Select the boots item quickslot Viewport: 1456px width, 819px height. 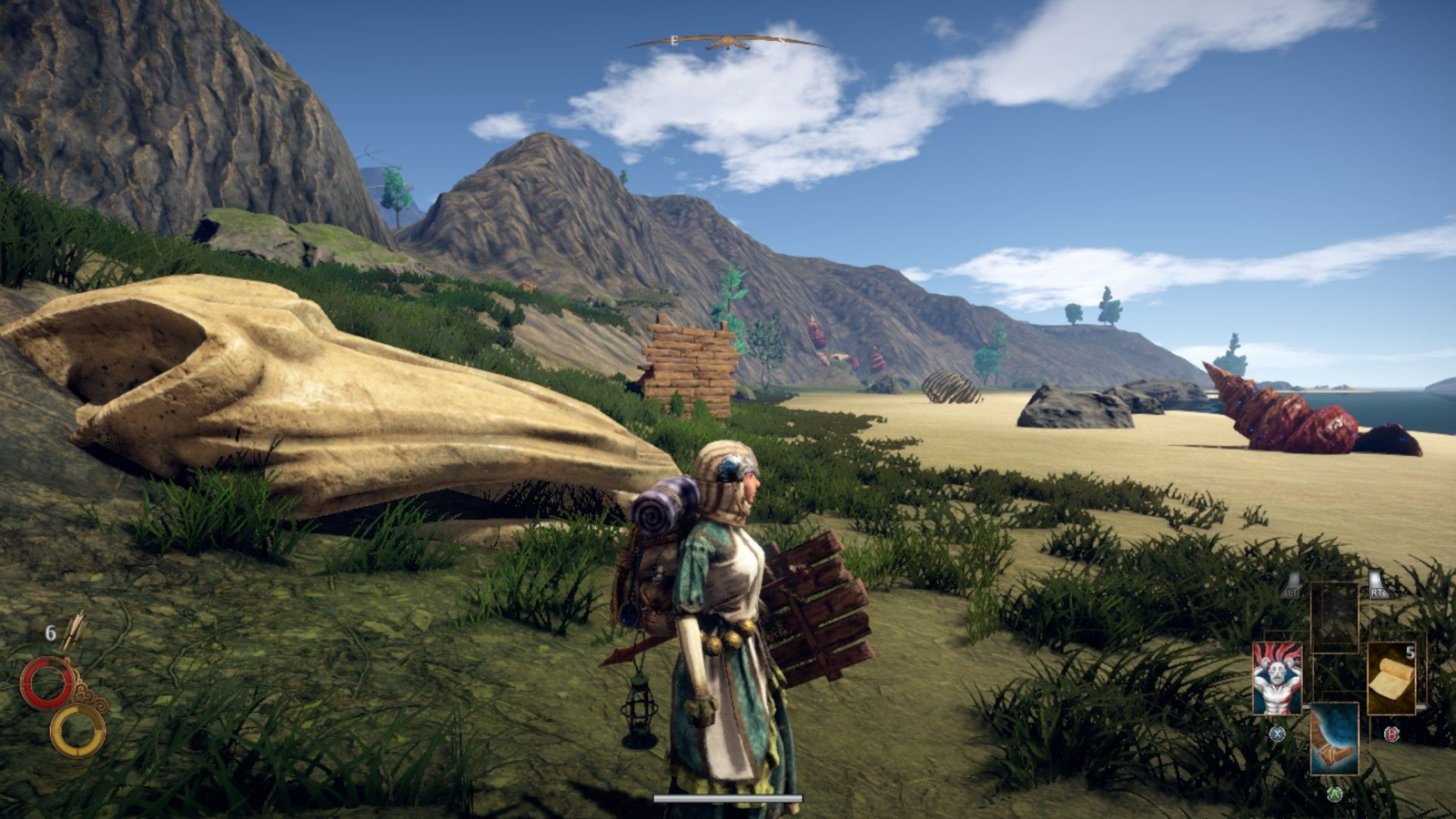pos(1334,739)
